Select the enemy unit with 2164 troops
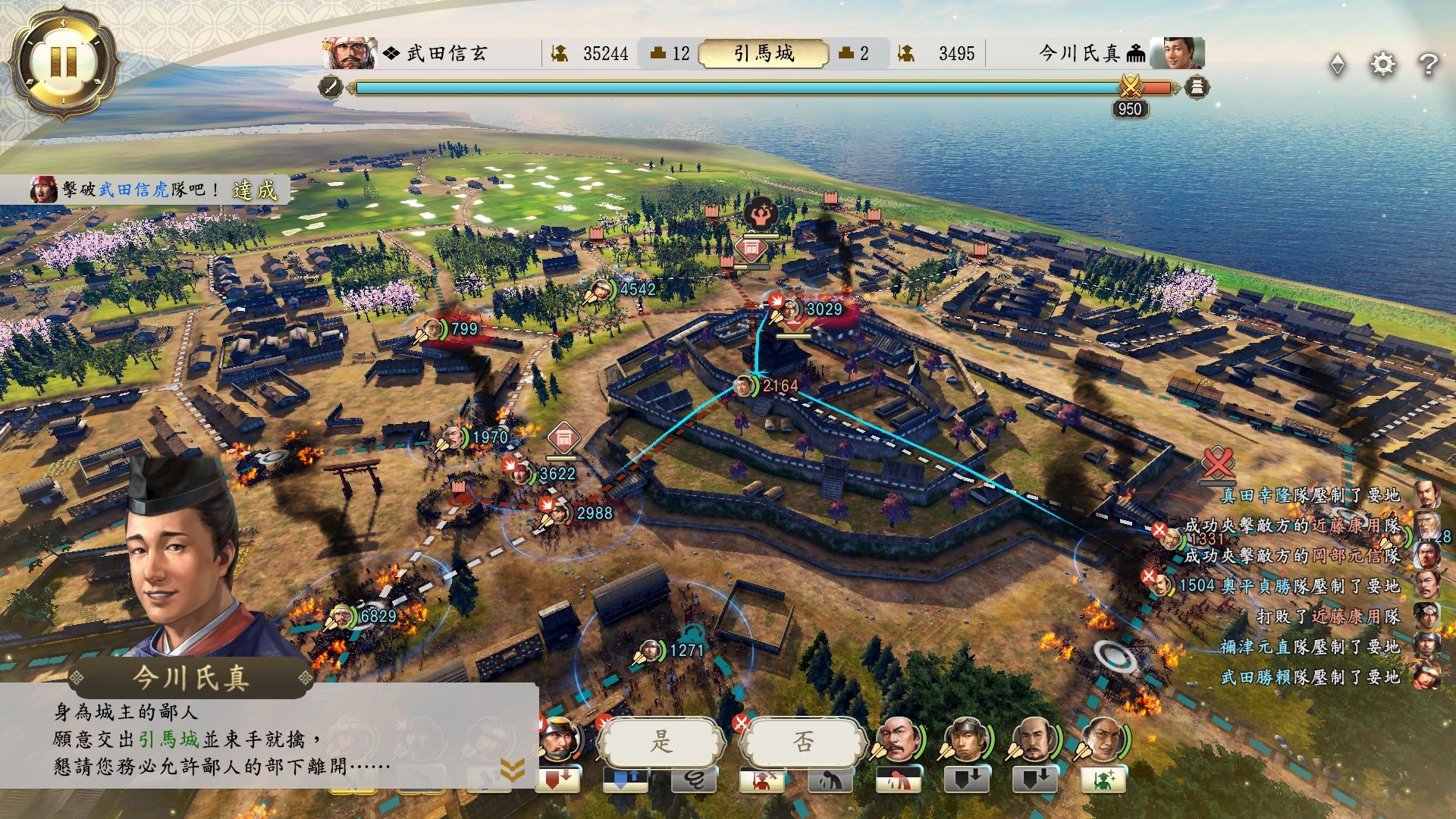This screenshot has height=819, width=1456. point(745,386)
